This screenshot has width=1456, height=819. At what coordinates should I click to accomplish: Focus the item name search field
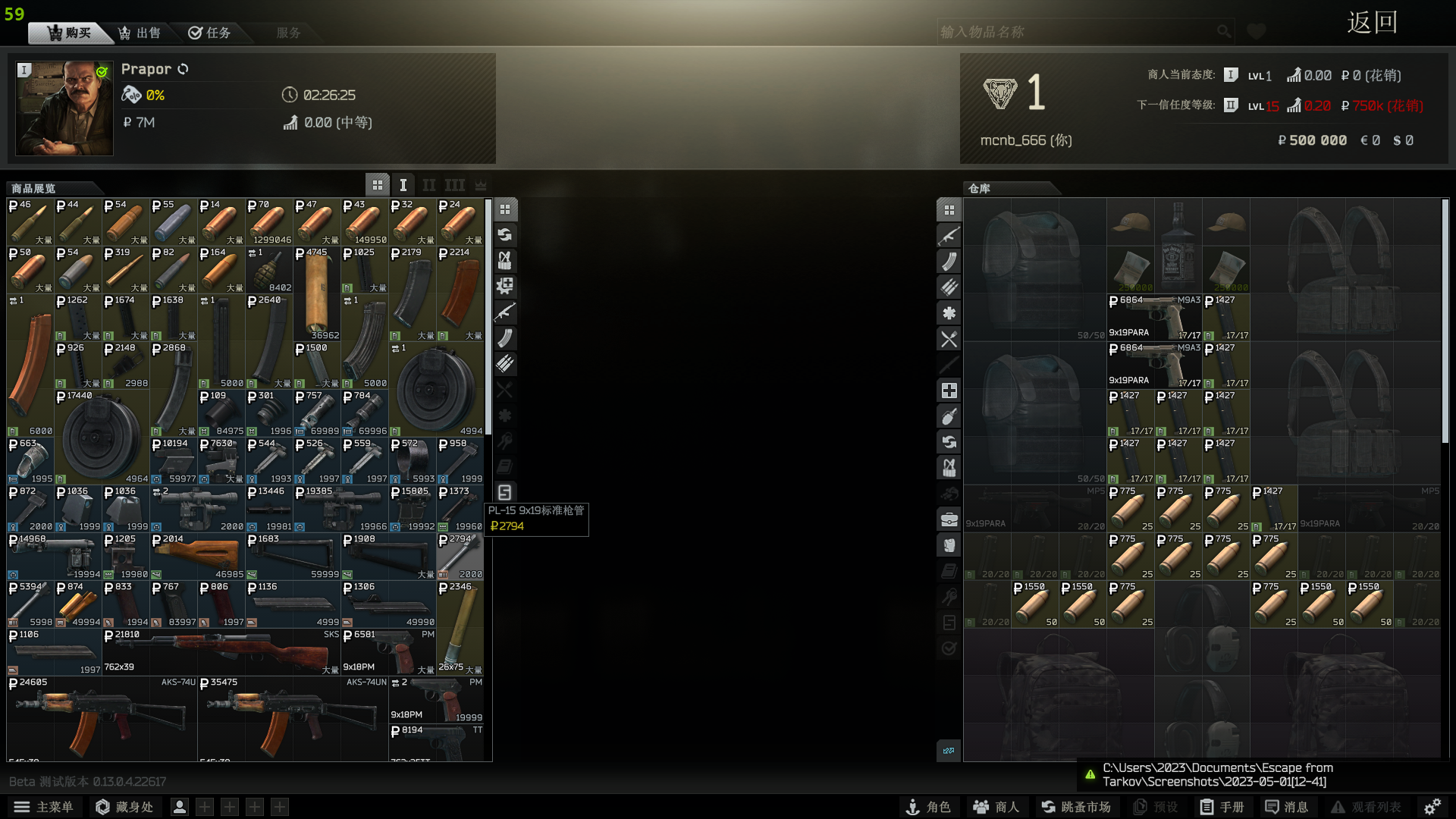click(1077, 32)
